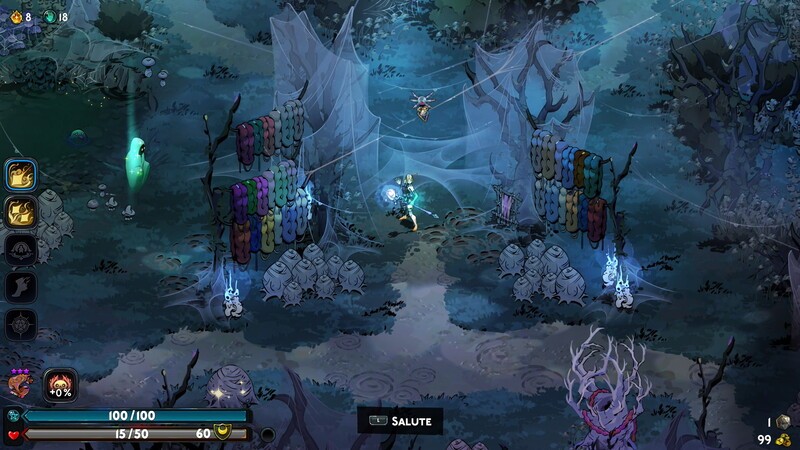Image resolution: width=800 pixels, height=450 pixels.
Task: Click the grey die reroll icon
Action: point(783,422)
